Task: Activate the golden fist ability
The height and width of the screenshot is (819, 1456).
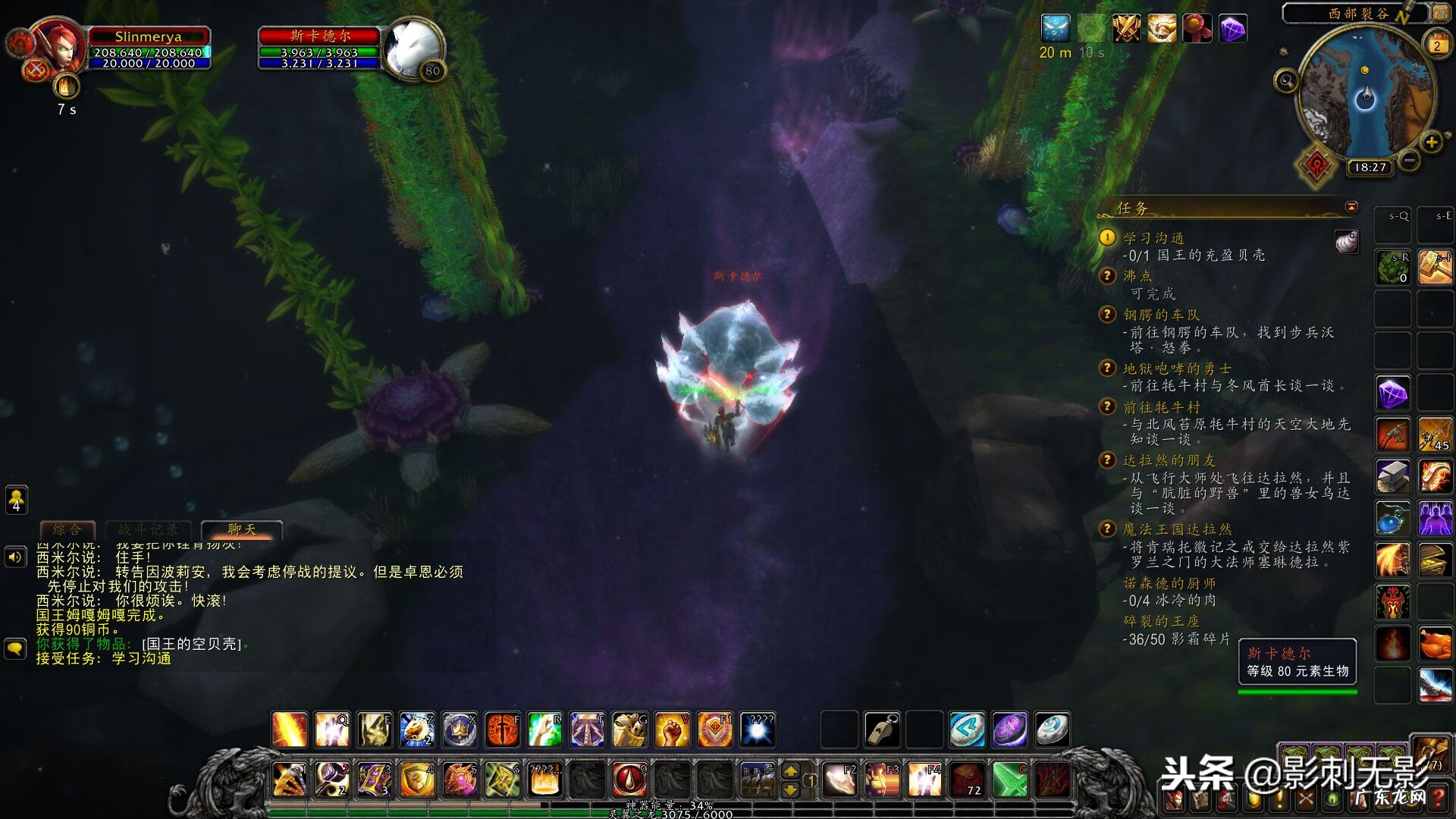Action: pos(672,730)
